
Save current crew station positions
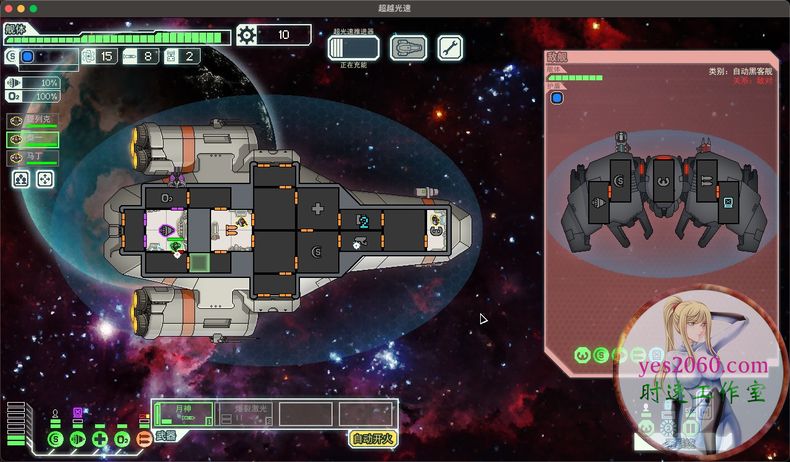click(x=21, y=180)
